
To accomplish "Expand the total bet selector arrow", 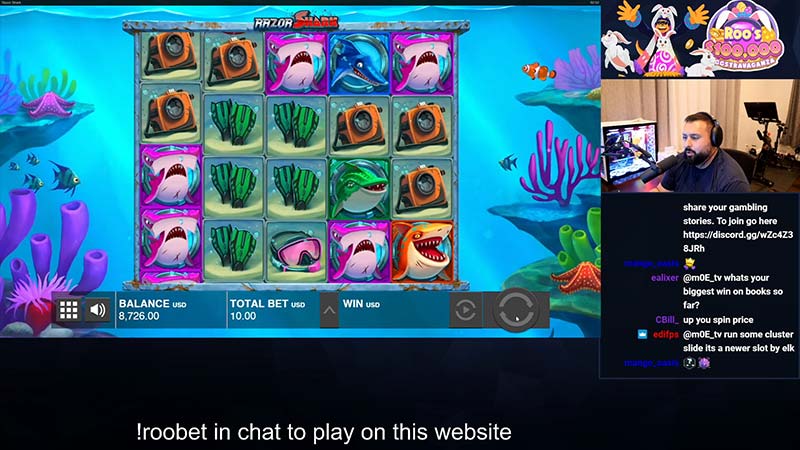I will click(328, 310).
